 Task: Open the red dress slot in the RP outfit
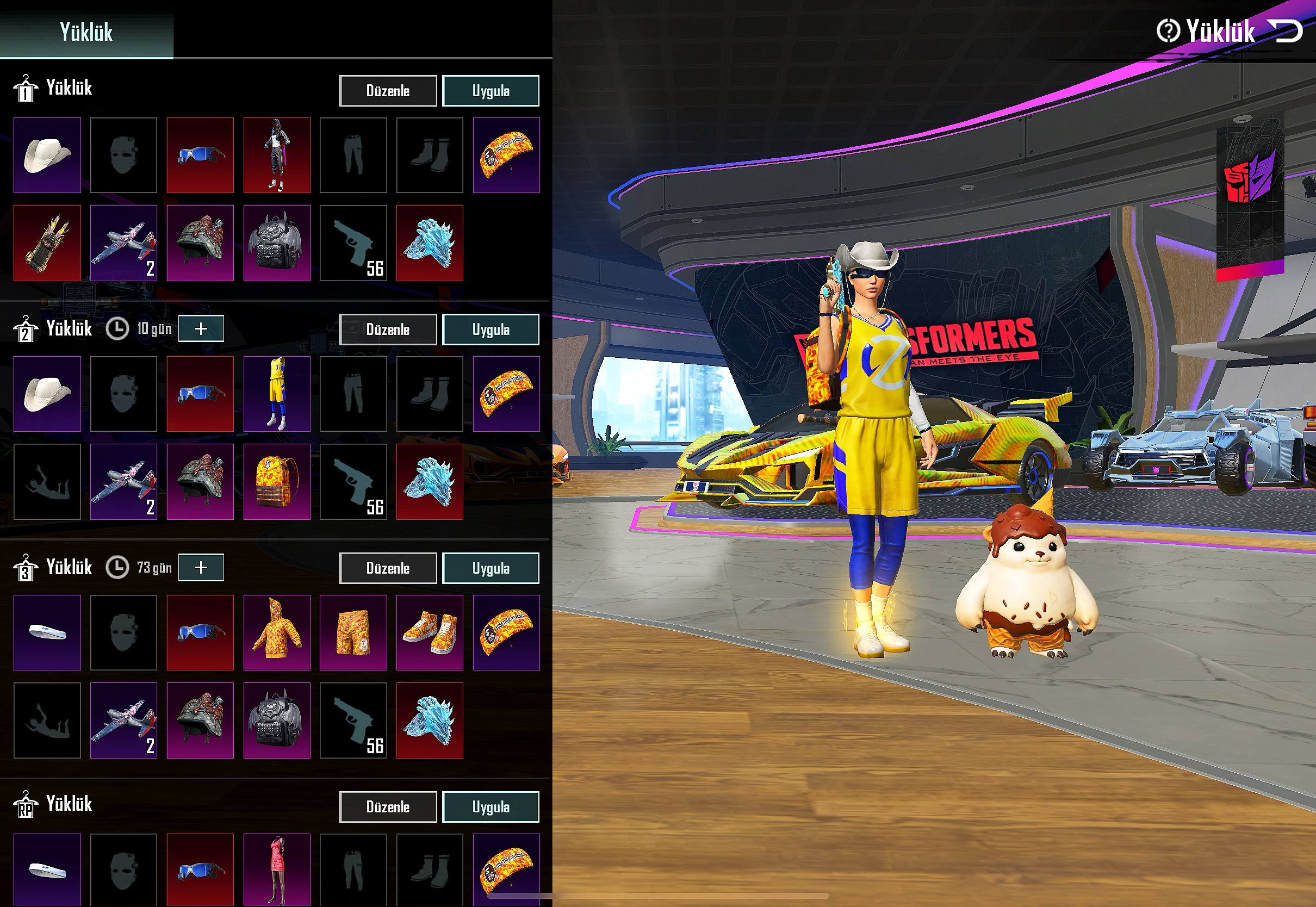coord(277,869)
